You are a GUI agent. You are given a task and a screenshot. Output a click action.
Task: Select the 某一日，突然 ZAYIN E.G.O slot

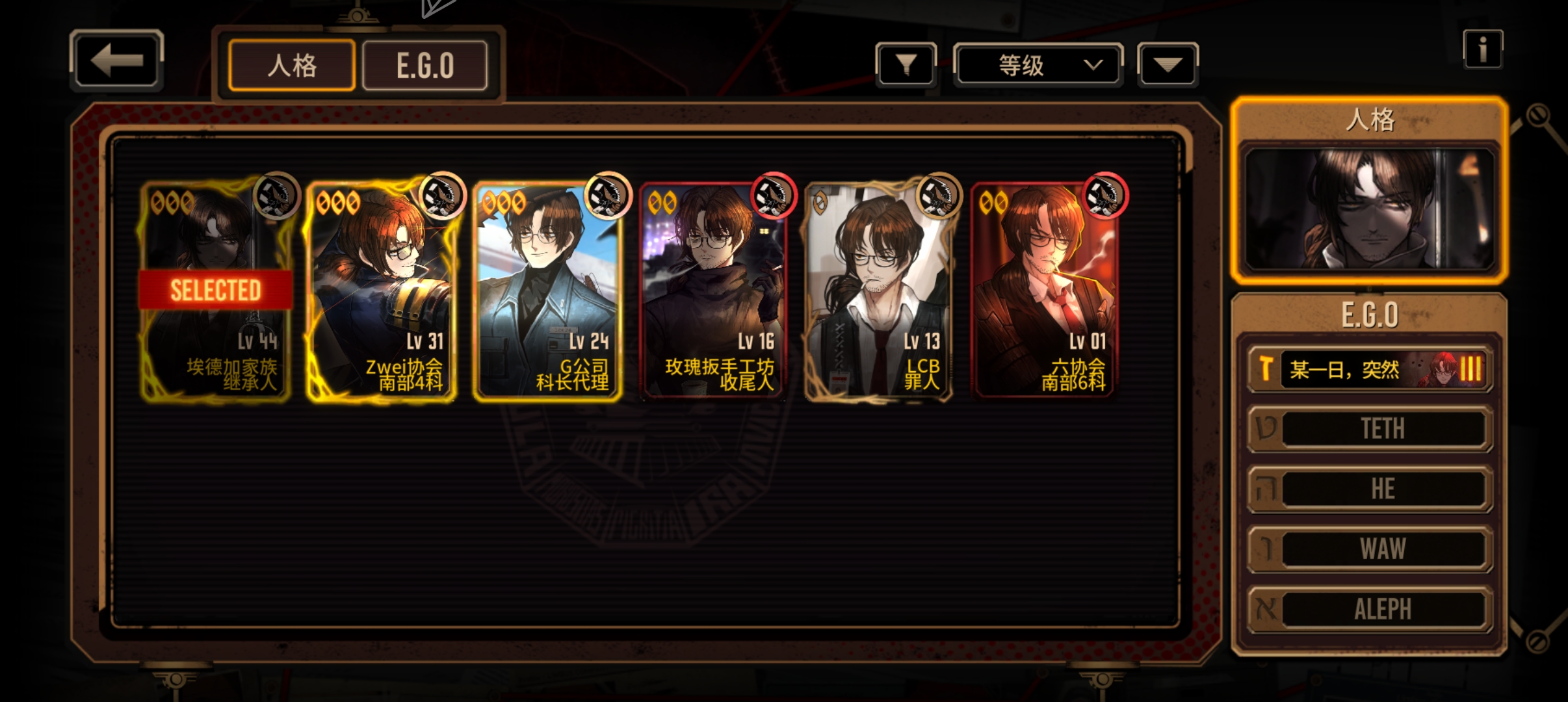[x=1370, y=369]
